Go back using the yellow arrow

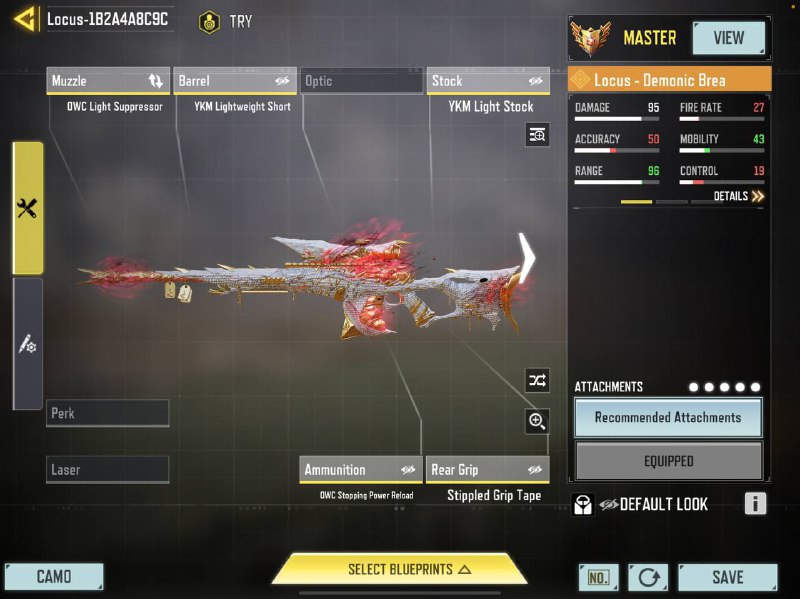click(x=22, y=19)
